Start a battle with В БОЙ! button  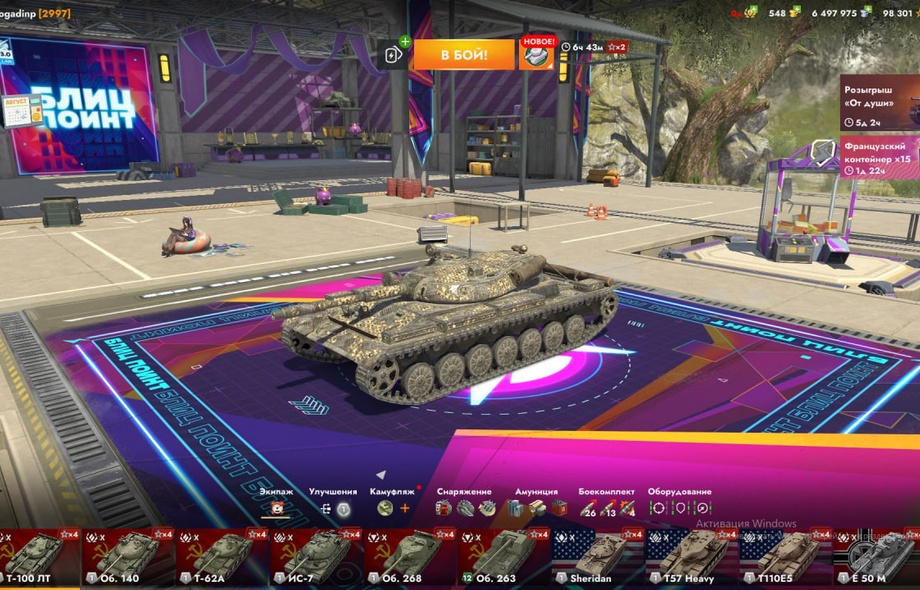(x=463, y=54)
